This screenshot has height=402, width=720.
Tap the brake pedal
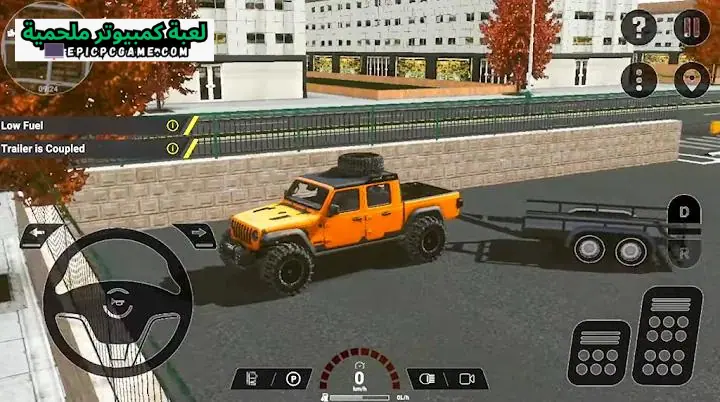[598, 352]
